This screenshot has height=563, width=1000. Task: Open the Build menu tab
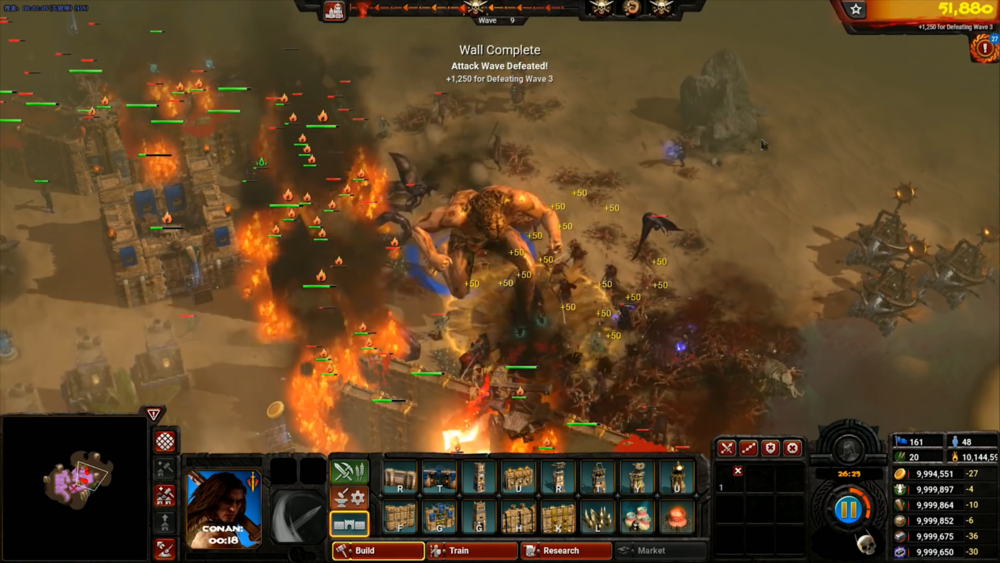click(378, 551)
